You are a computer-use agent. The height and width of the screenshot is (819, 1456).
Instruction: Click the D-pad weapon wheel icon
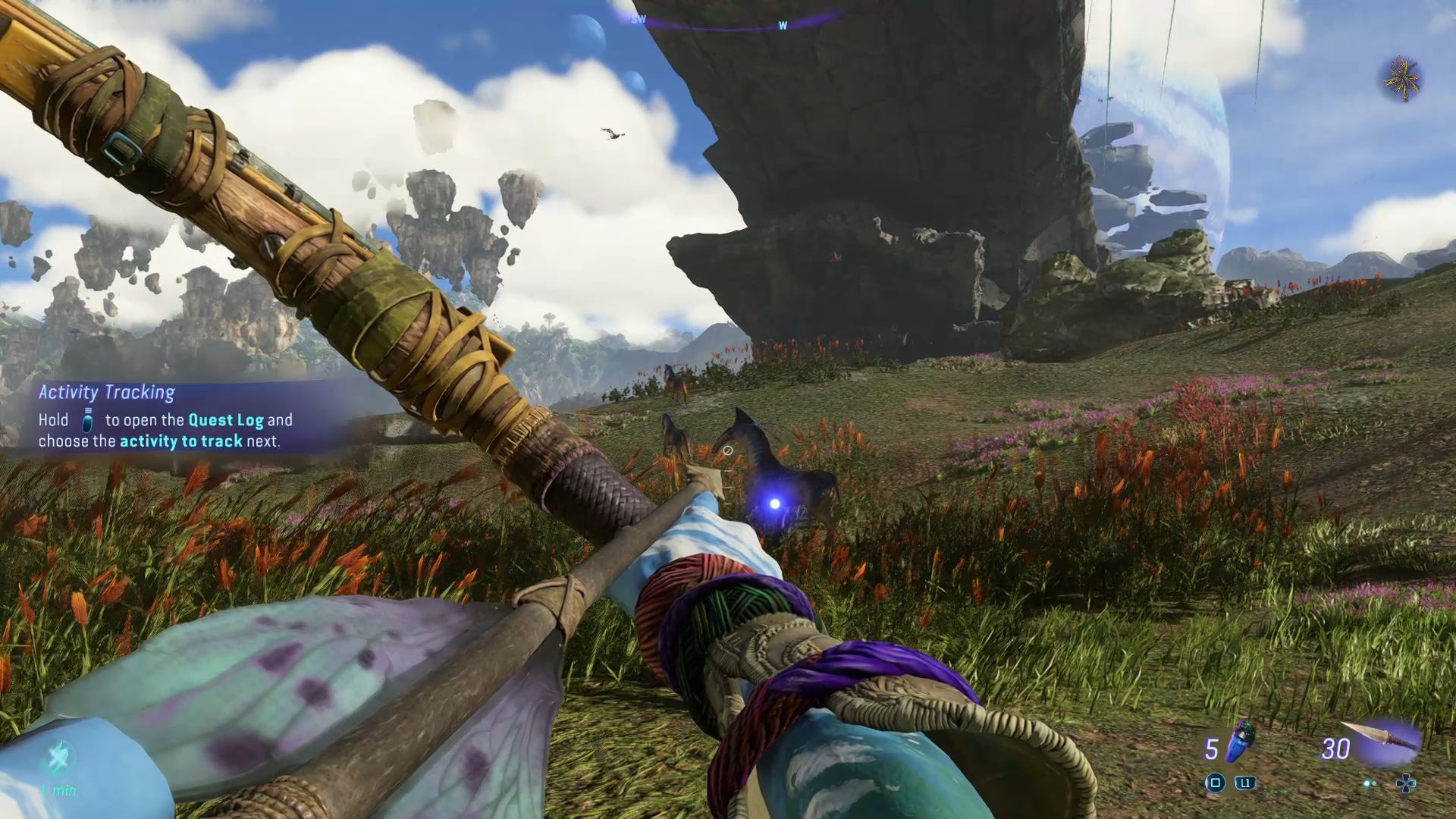[x=1407, y=783]
